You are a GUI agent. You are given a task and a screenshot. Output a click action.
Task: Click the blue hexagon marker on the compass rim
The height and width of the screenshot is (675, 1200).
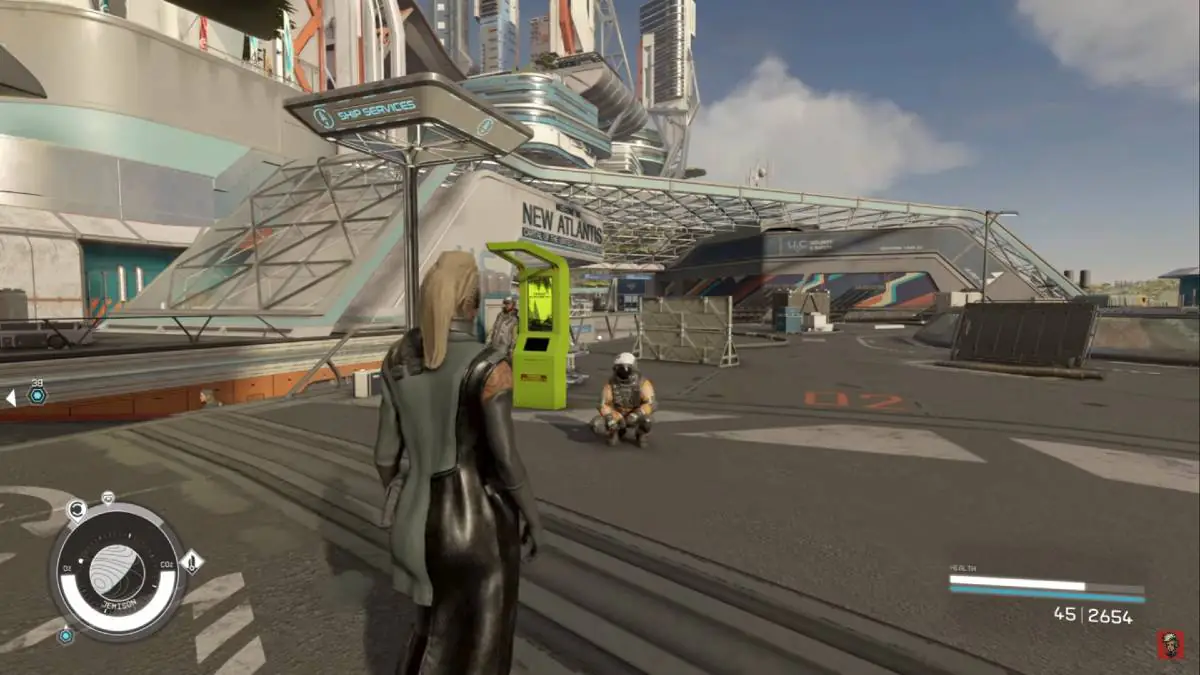coord(65,635)
